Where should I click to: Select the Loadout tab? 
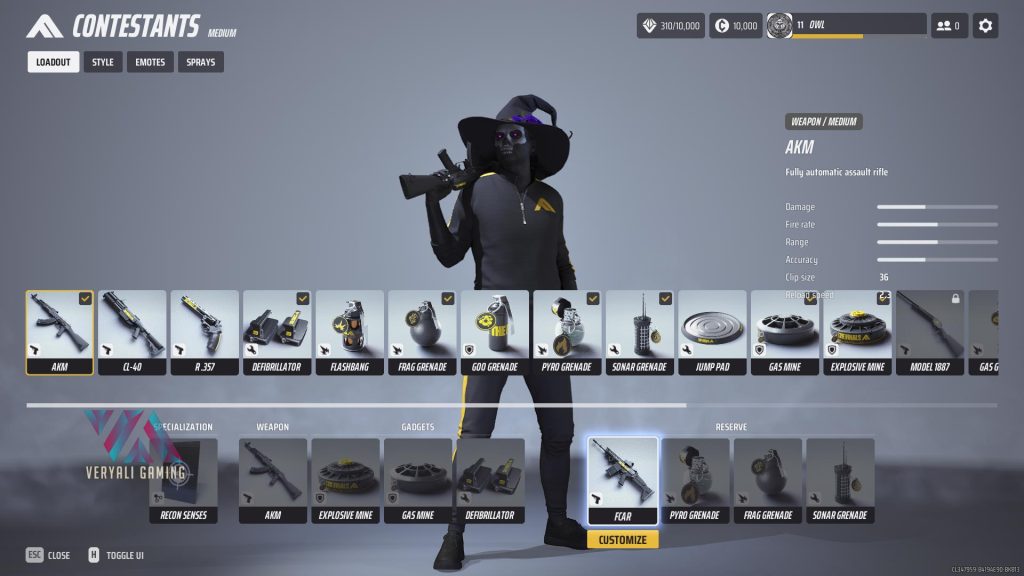pyautogui.click(x=53, y=62)
